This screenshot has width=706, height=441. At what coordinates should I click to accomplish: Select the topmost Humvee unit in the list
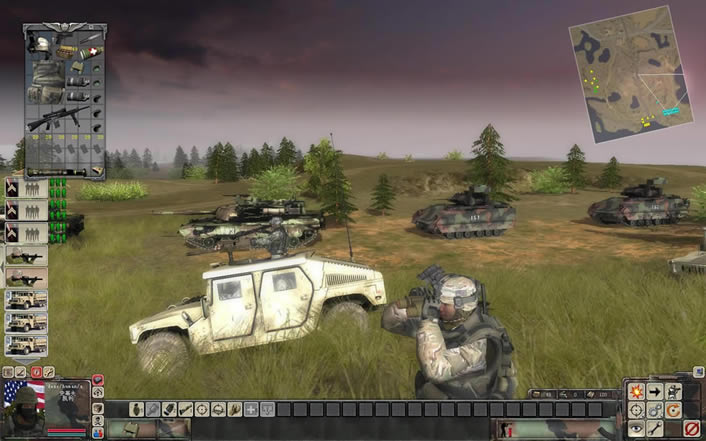(x=25, y=301)
